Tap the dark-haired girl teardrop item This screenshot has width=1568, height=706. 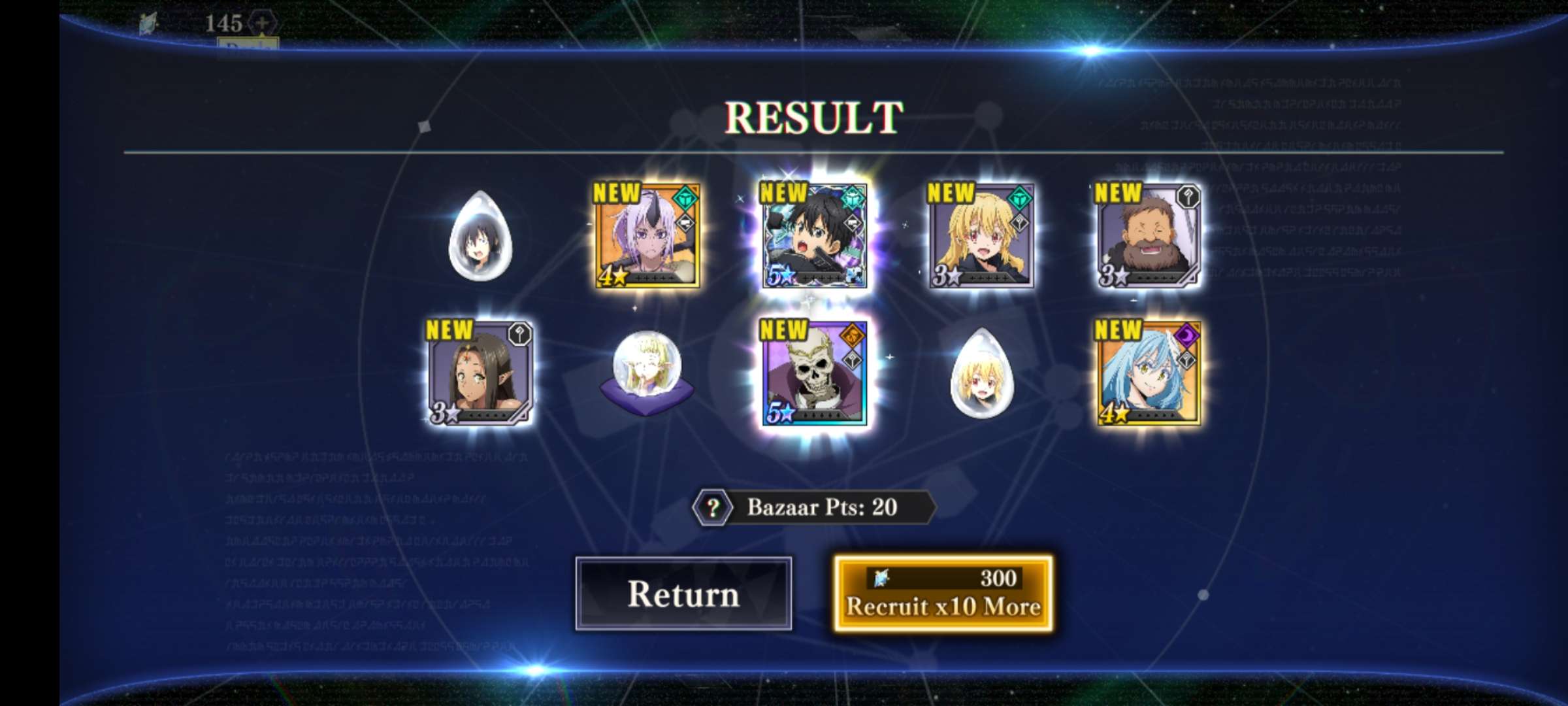(x=480, y=236)
